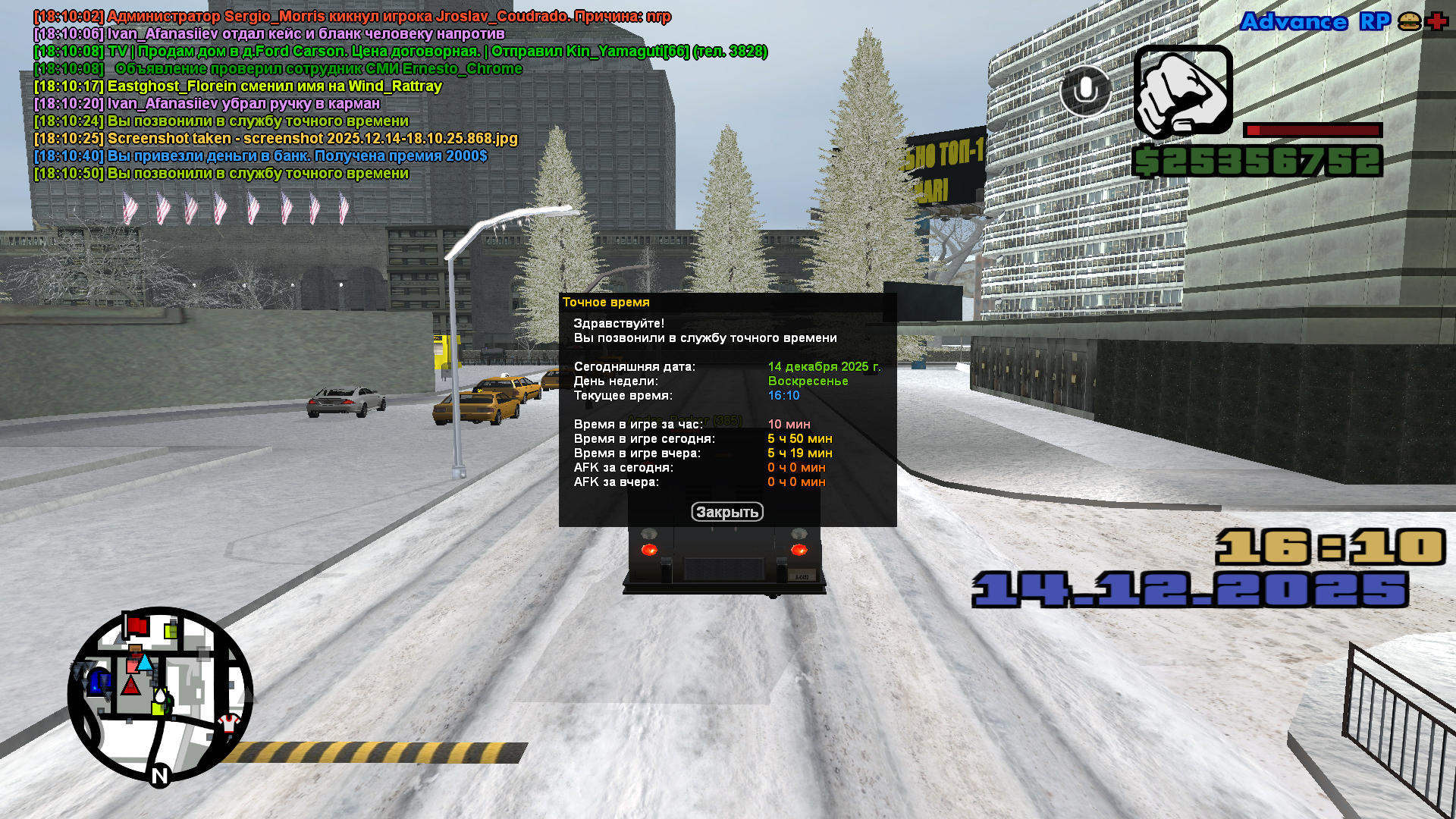1456x819 pixels.
Task: Select the fist weapon icon
Action: tap(1183, 91)
